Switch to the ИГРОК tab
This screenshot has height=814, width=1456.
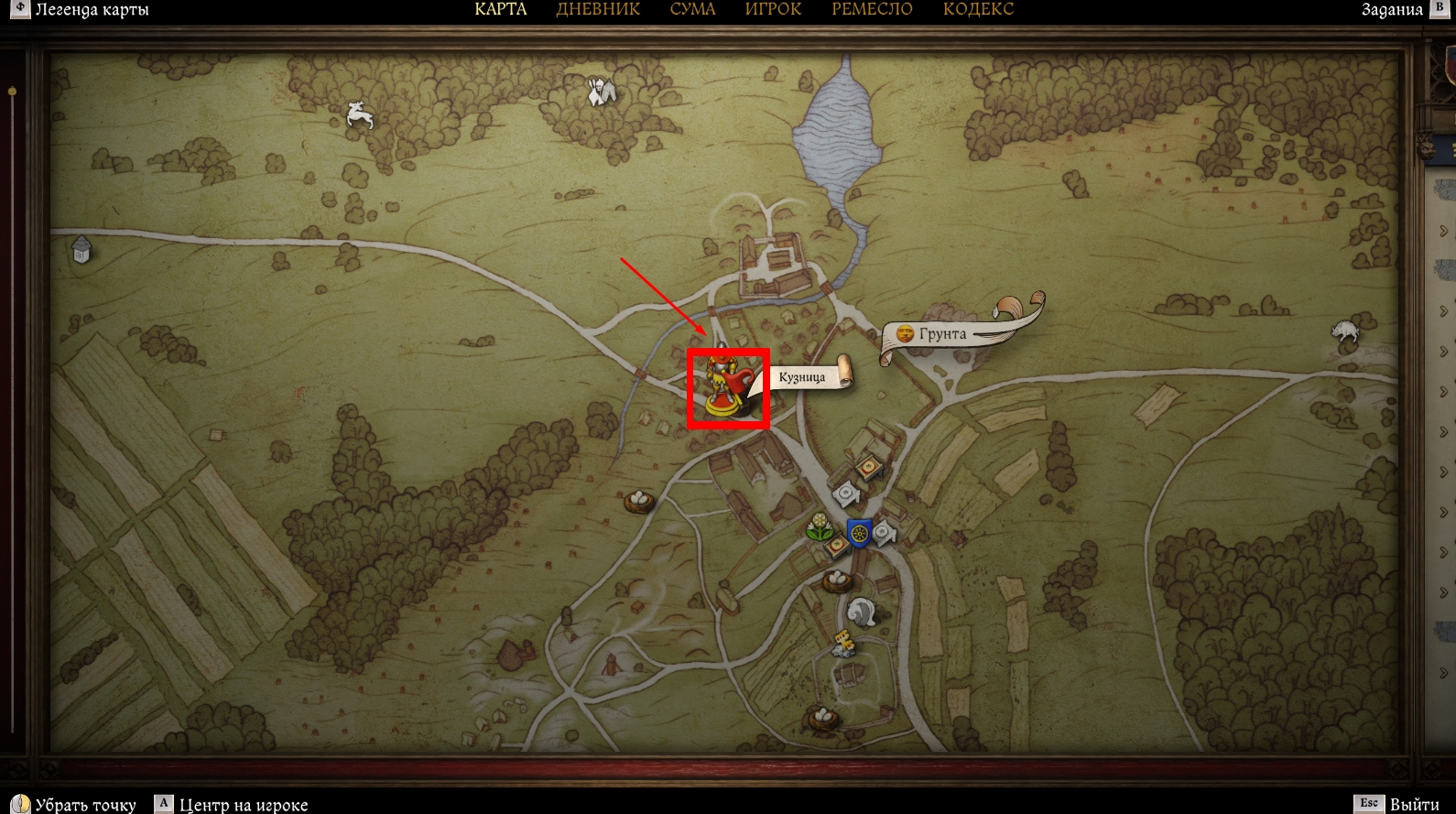pos(773,10)
